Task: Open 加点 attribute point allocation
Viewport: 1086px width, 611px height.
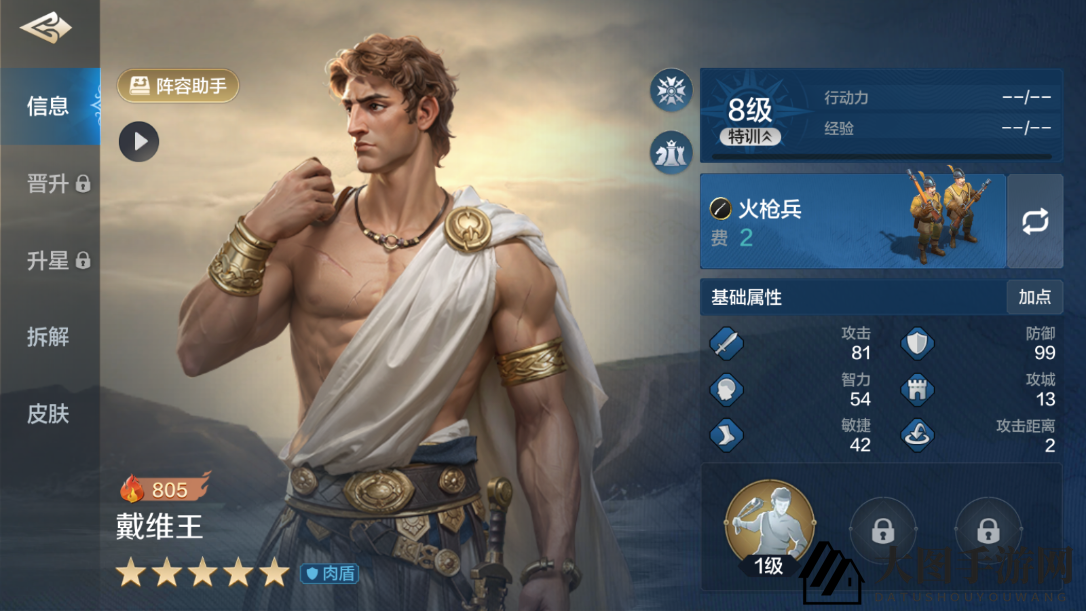Action: click(1034, 297)
